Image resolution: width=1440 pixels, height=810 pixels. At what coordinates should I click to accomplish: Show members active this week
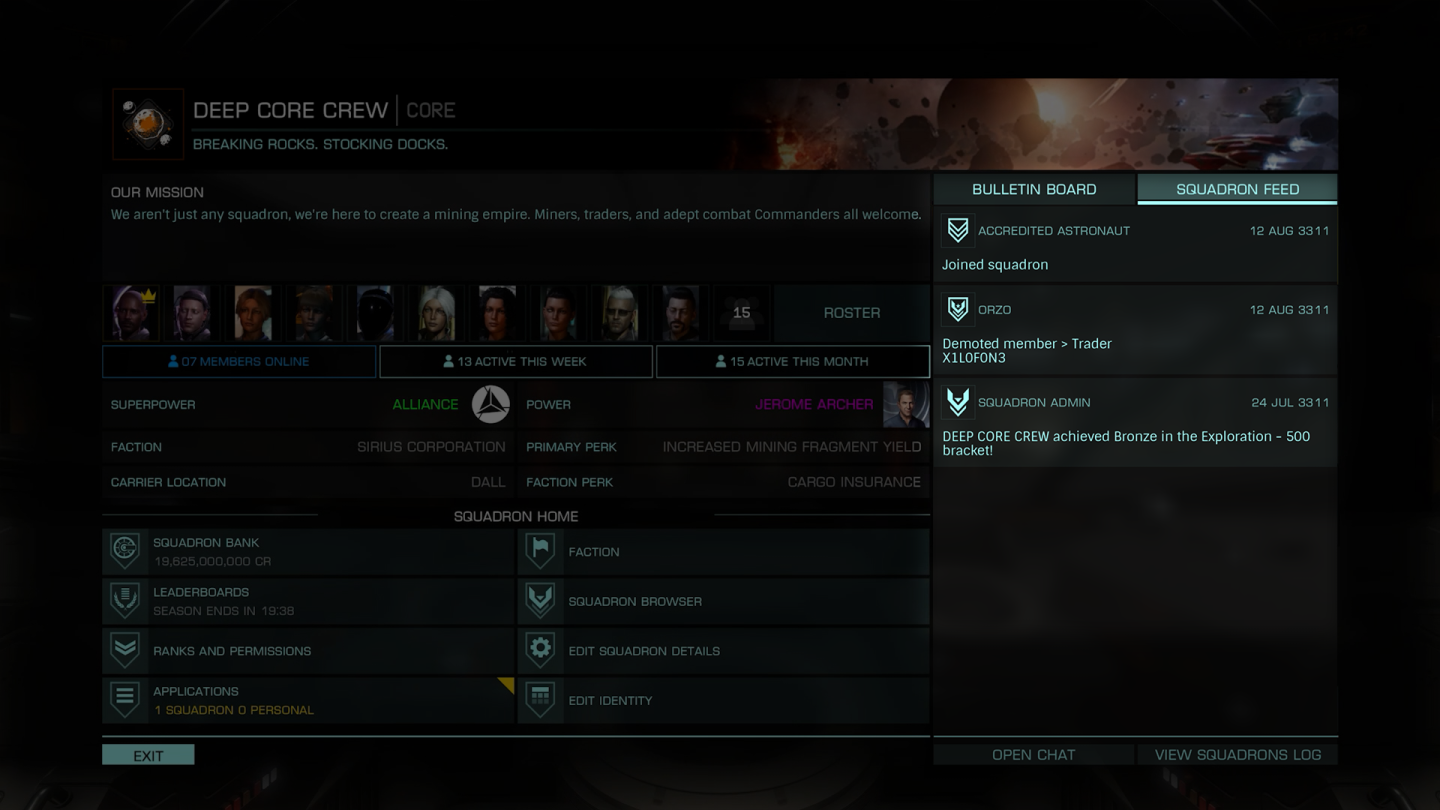pyautogui.click(x=516, y=361)
